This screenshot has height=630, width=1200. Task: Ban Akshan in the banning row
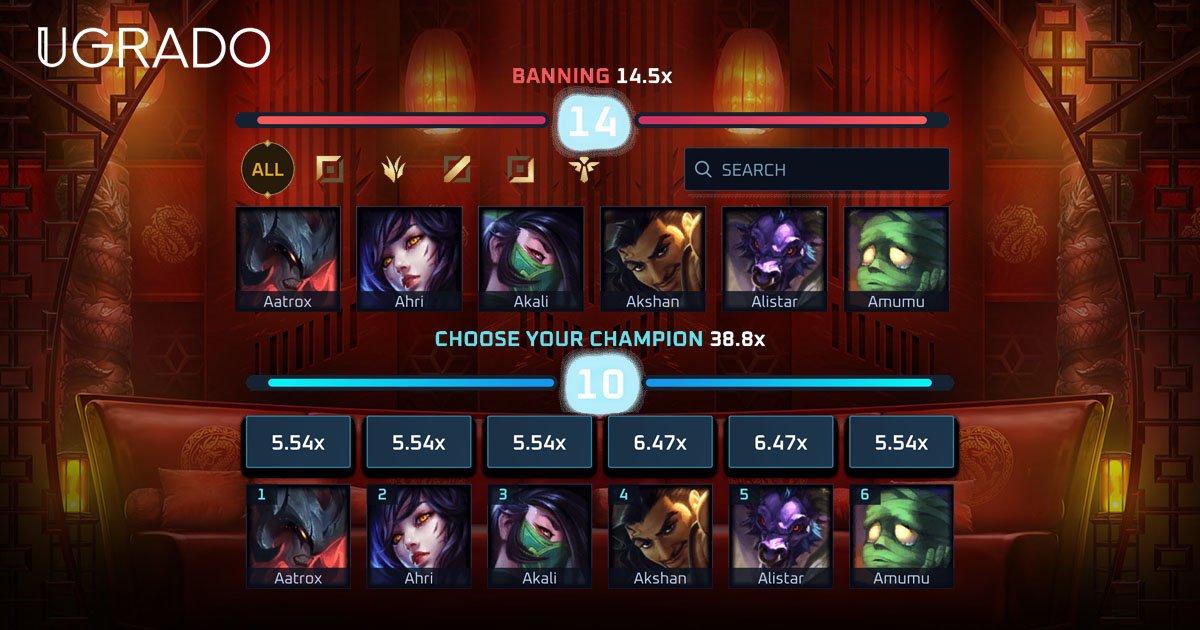click(x=653, y=258)
